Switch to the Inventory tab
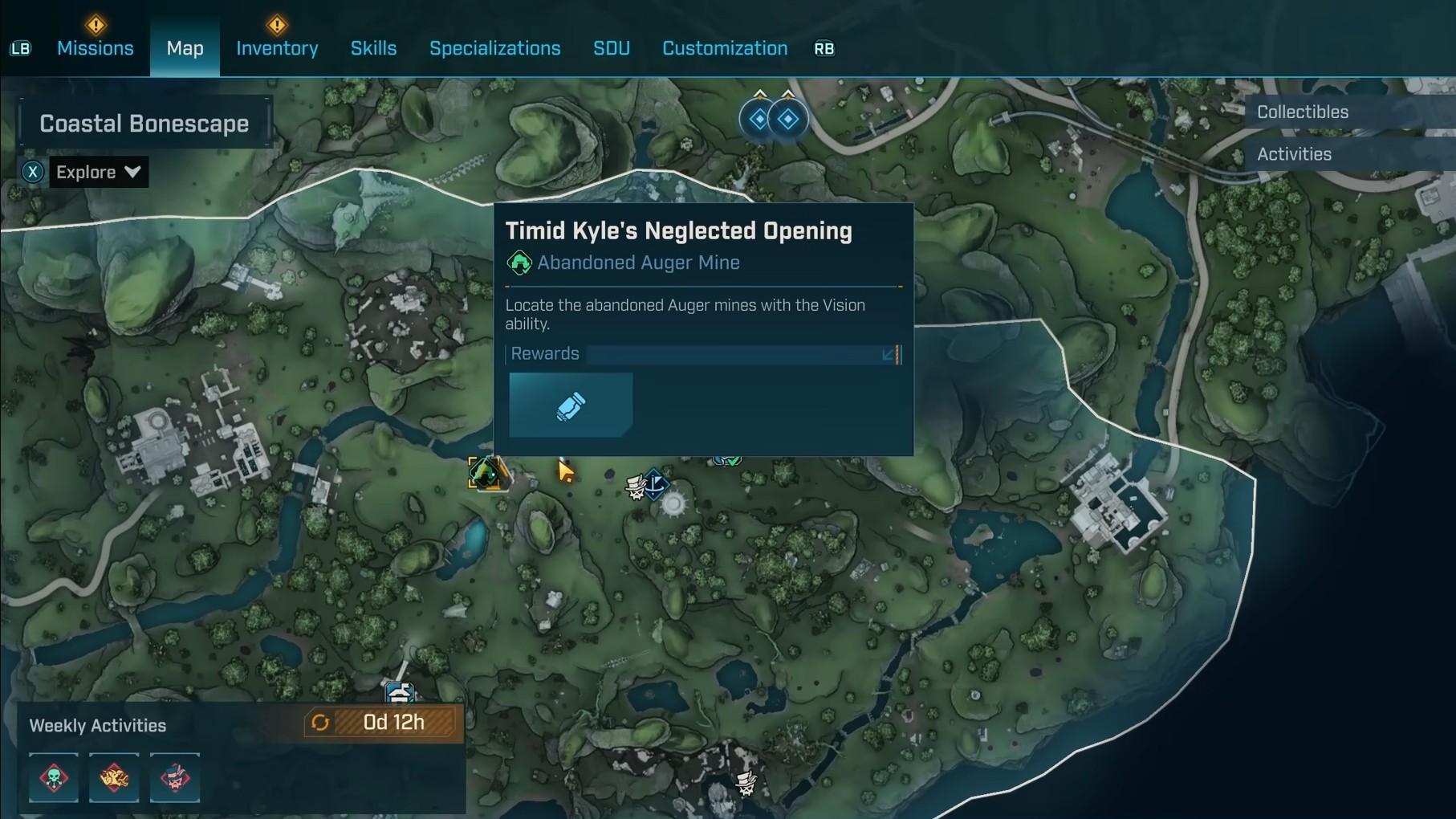 (x=277, y=48)
